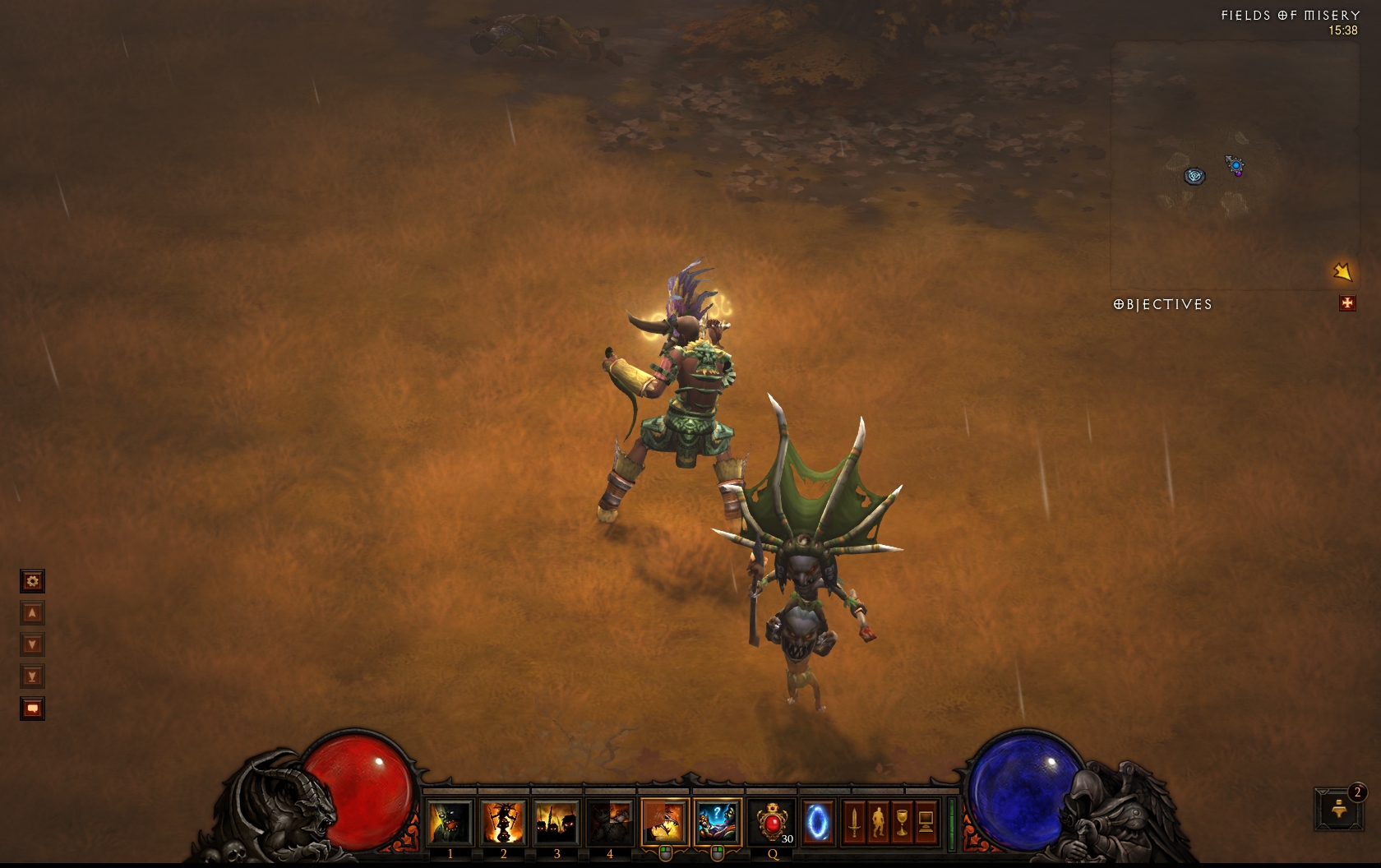1381x868 pixels.
Task: Open the game menu computer button
Action: (x=926, y=822)
